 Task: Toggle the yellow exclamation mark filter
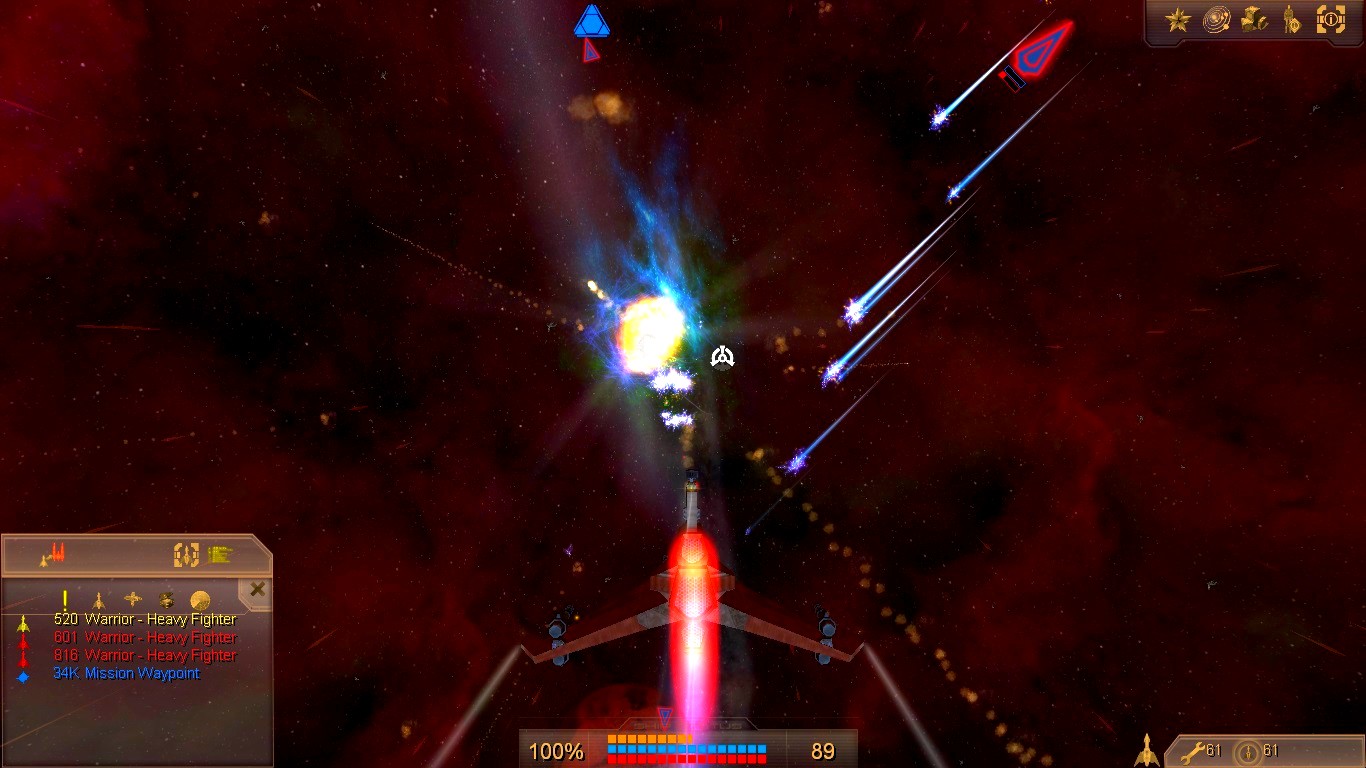coord(65,600)
